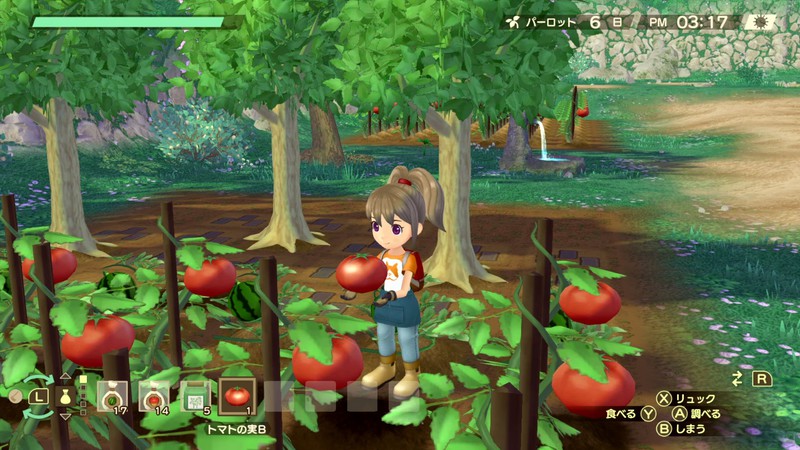Select the tomato seed bag slot
This screenshot has width=800, height=450.
coord(154,396)
